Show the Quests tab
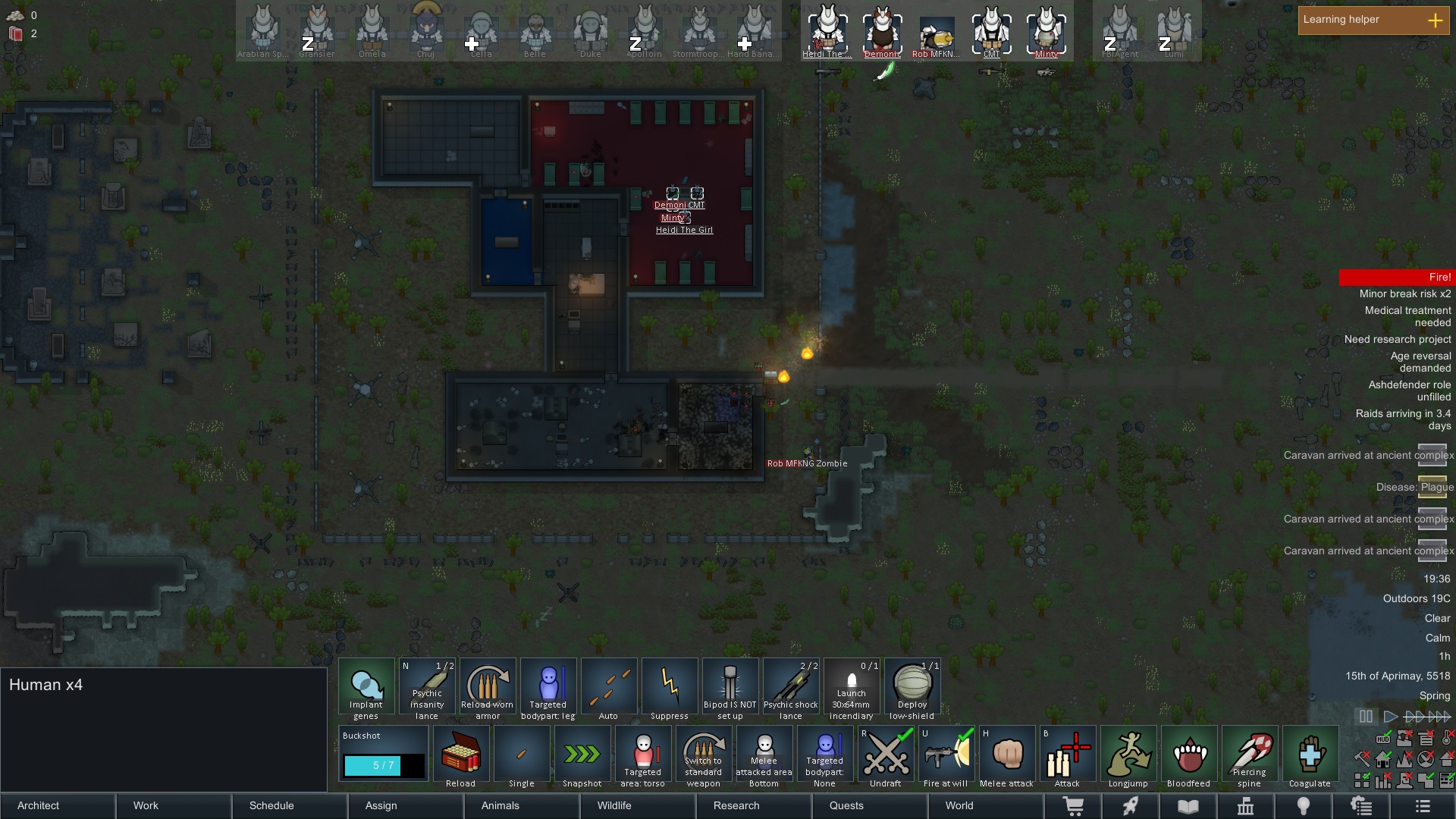This screenshot has width=1456, height=819. click(x=870, y=805)
